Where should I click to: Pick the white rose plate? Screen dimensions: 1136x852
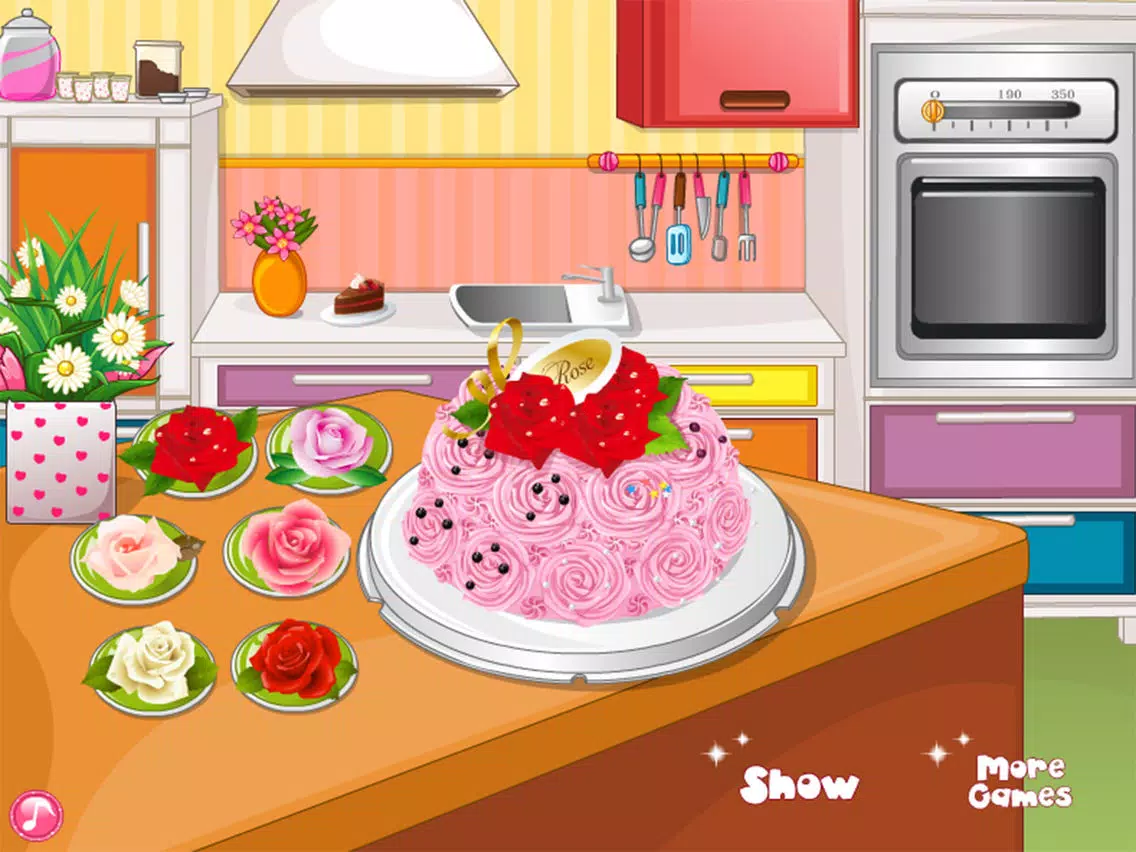(x=152, y=665)
